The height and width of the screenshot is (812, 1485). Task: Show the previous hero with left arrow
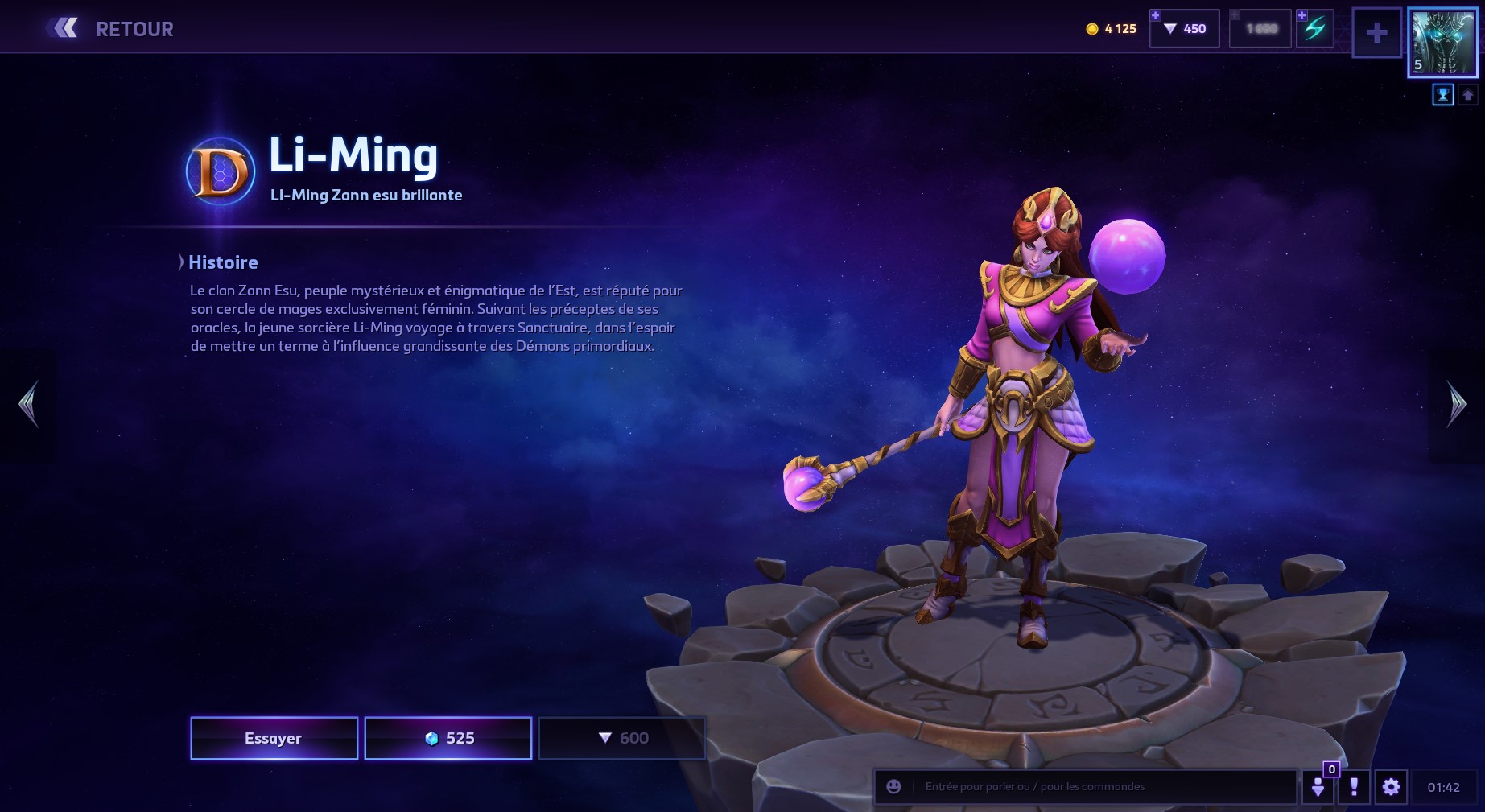click(28, 404)
